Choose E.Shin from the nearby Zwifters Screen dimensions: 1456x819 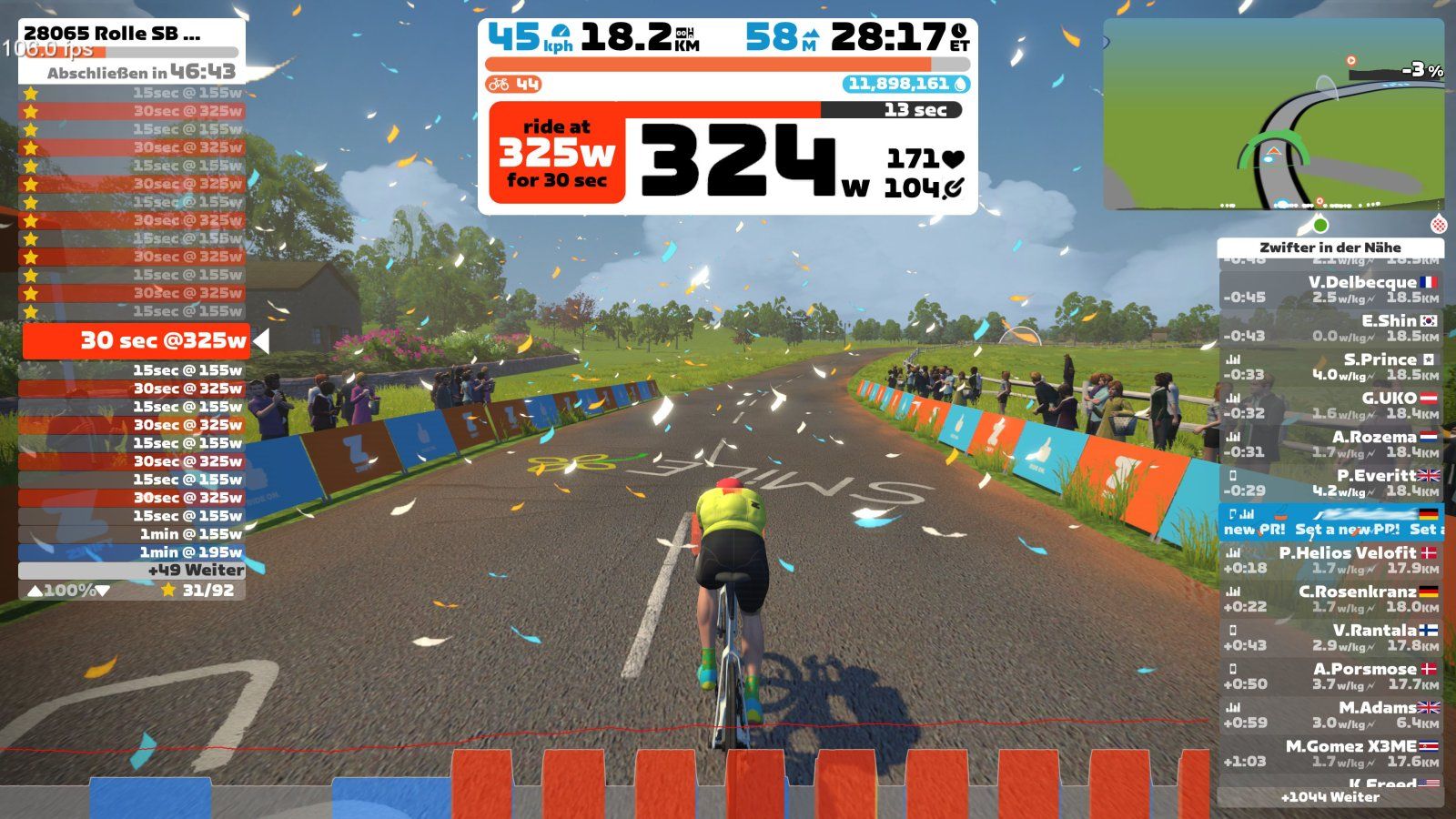pos(1330,328)
